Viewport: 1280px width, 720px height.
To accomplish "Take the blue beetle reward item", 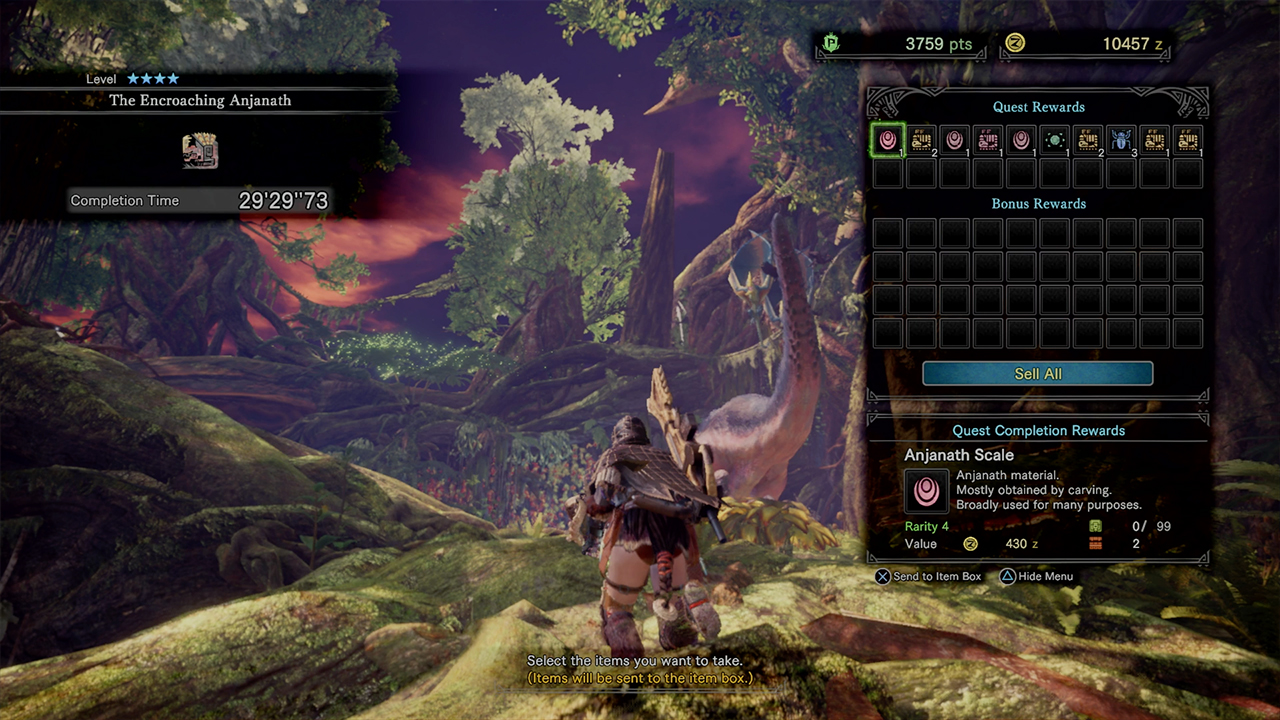I will pyautogui.click(x=1121, y=140).
